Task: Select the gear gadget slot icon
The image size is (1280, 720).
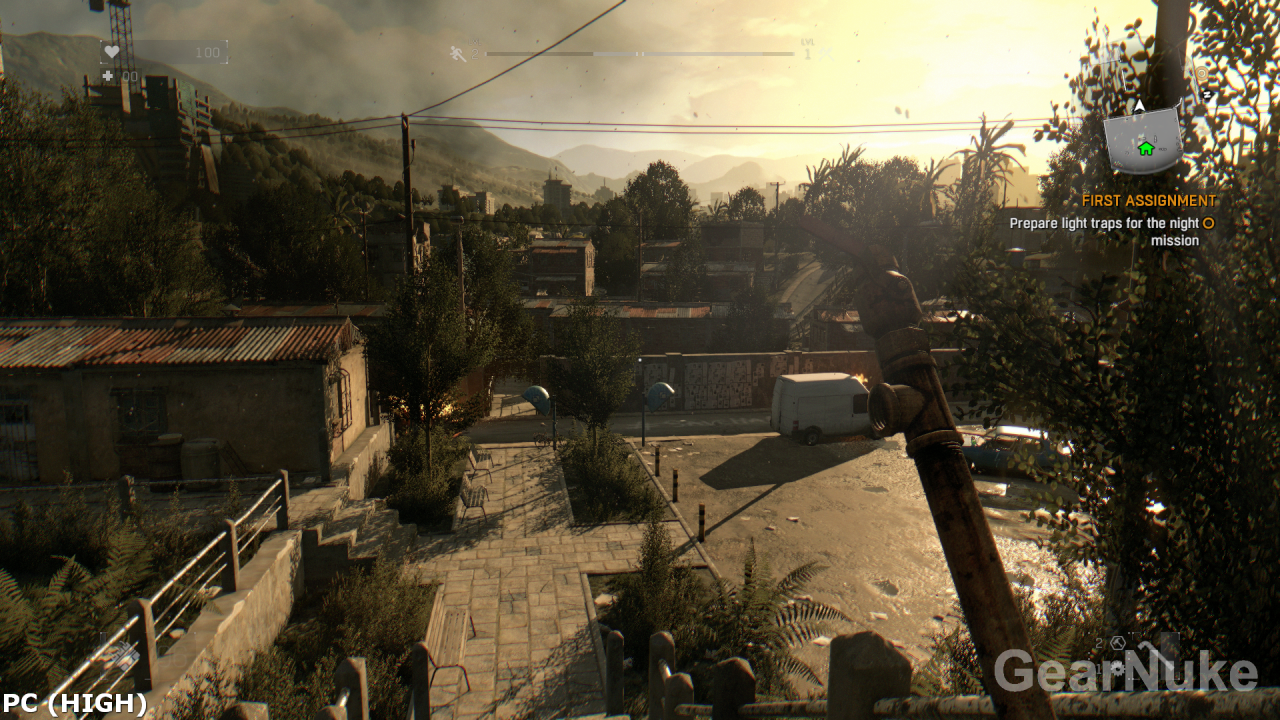Action: pos(1117,667)
